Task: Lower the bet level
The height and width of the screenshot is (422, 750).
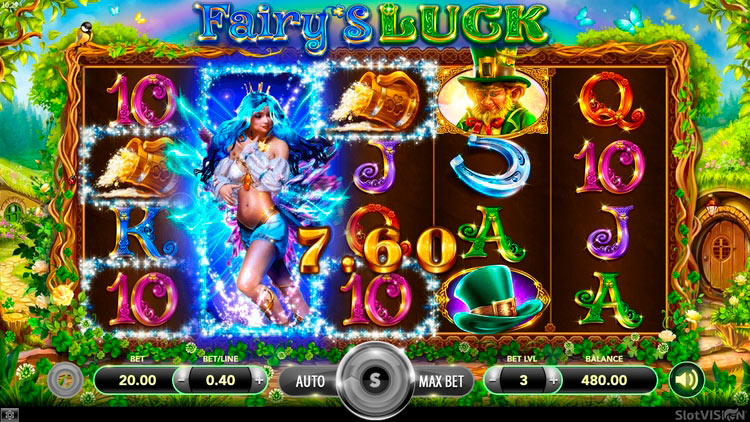Action: pos(496,380)
